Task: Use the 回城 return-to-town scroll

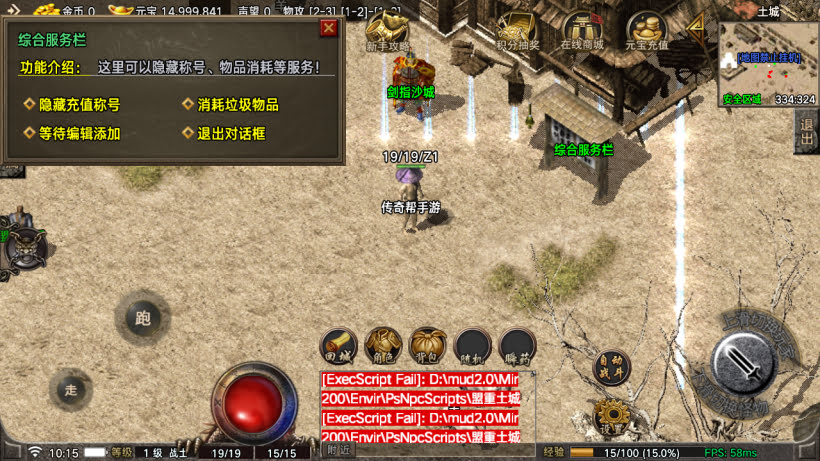Action: click(x=340, y=346)
